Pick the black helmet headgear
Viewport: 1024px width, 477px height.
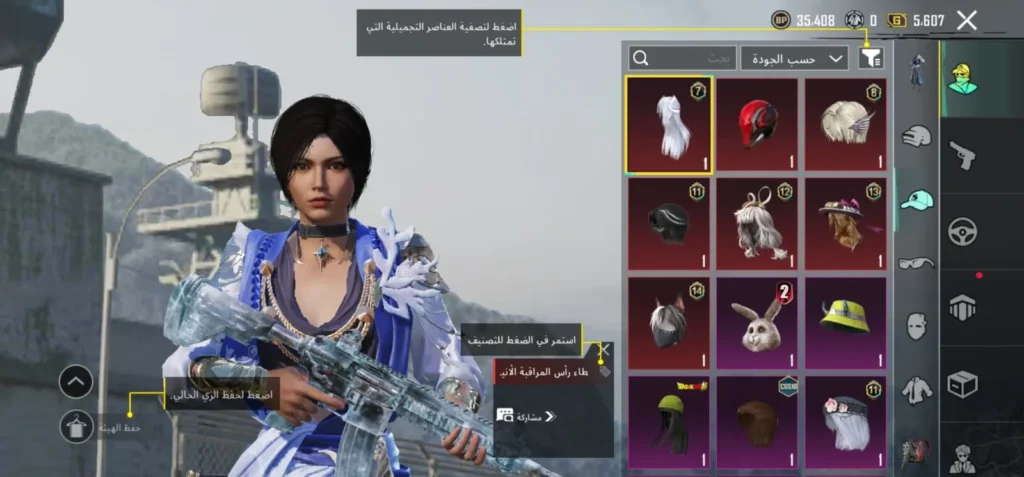(669, 223)
